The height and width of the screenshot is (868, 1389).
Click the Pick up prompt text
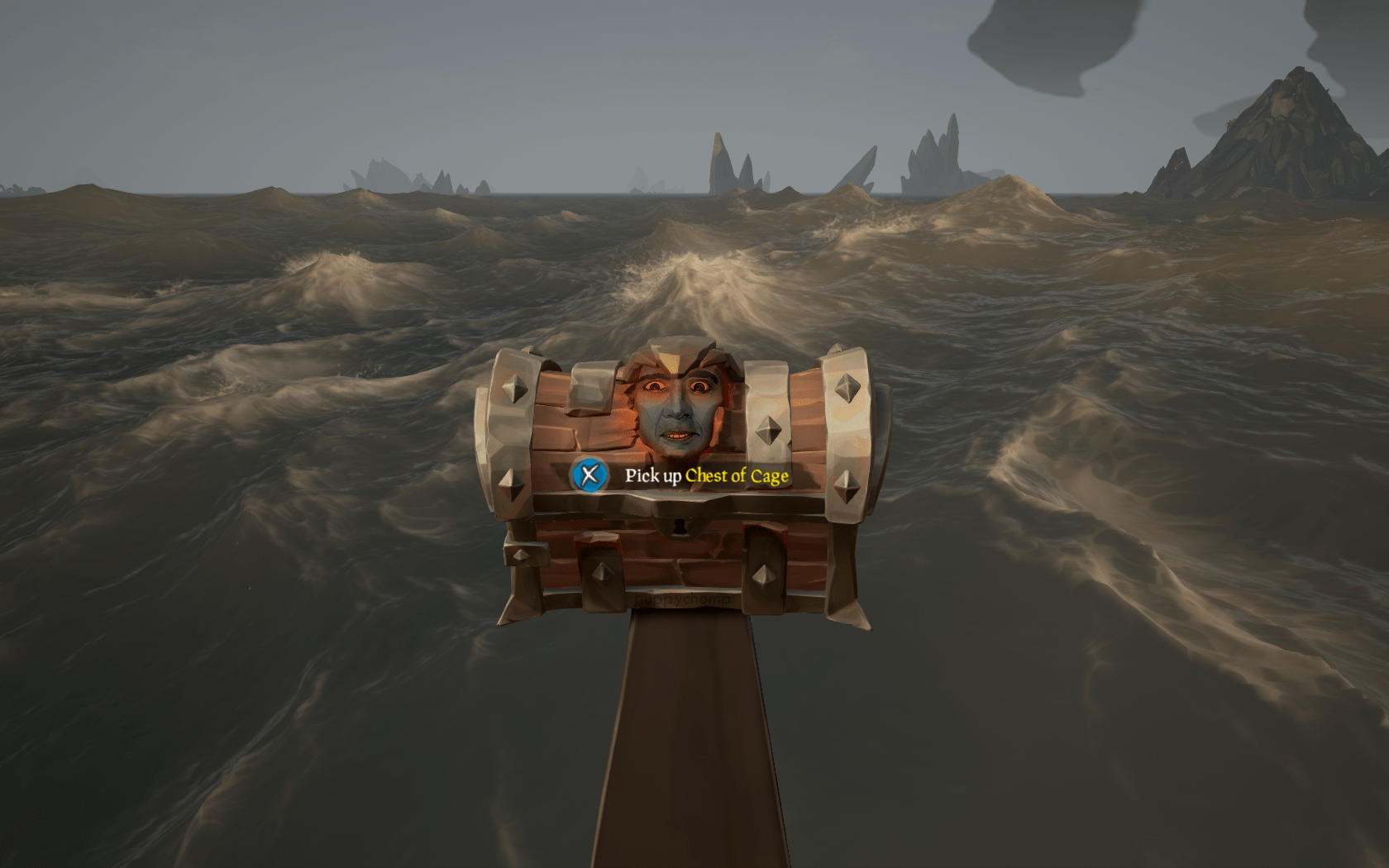pyautogui.click(x=653, y=475)
